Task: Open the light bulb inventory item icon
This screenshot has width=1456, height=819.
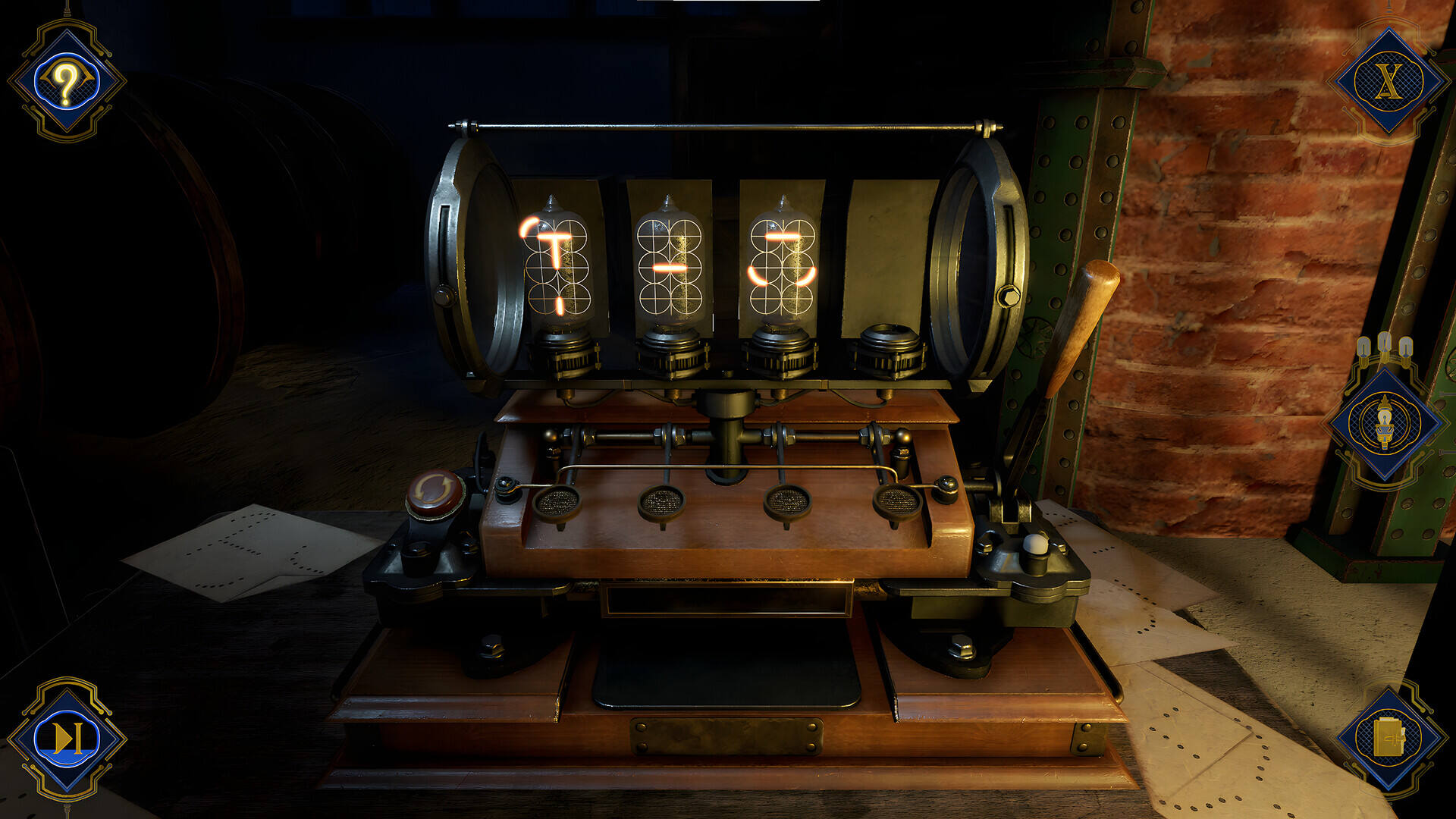Action: pos(1385,423)
